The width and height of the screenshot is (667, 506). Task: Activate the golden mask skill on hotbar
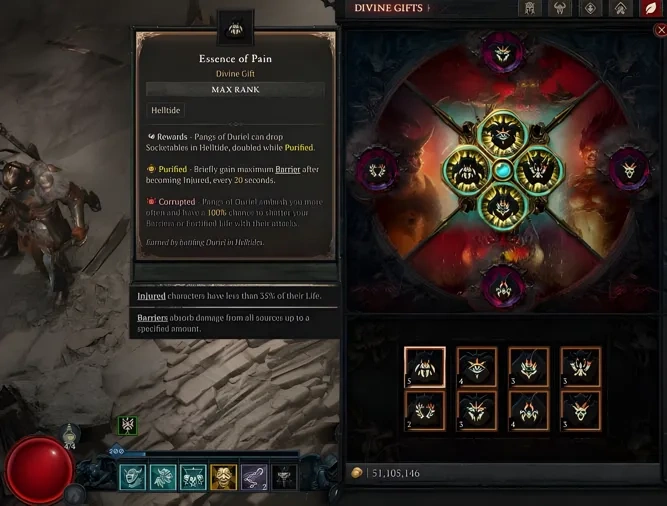click(223, 477)
